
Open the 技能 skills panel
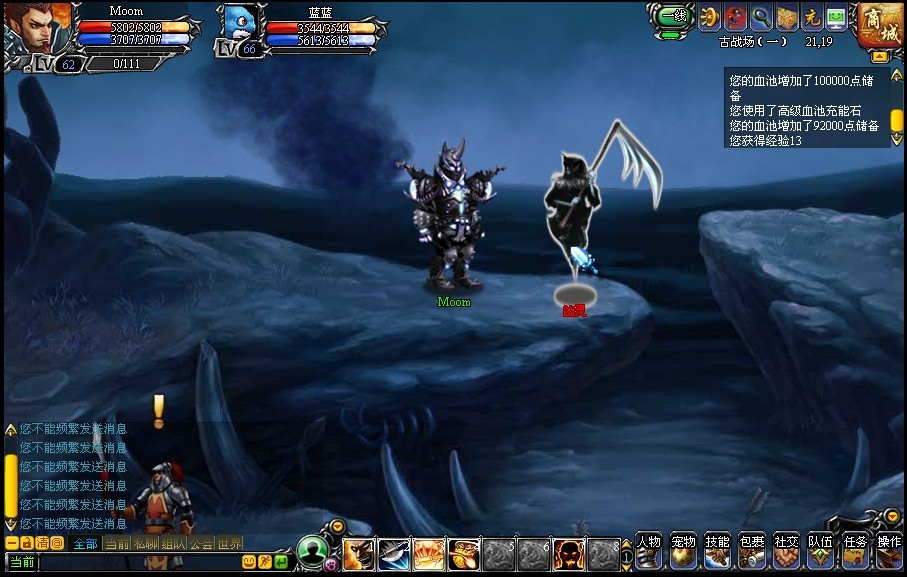(718, 549)
